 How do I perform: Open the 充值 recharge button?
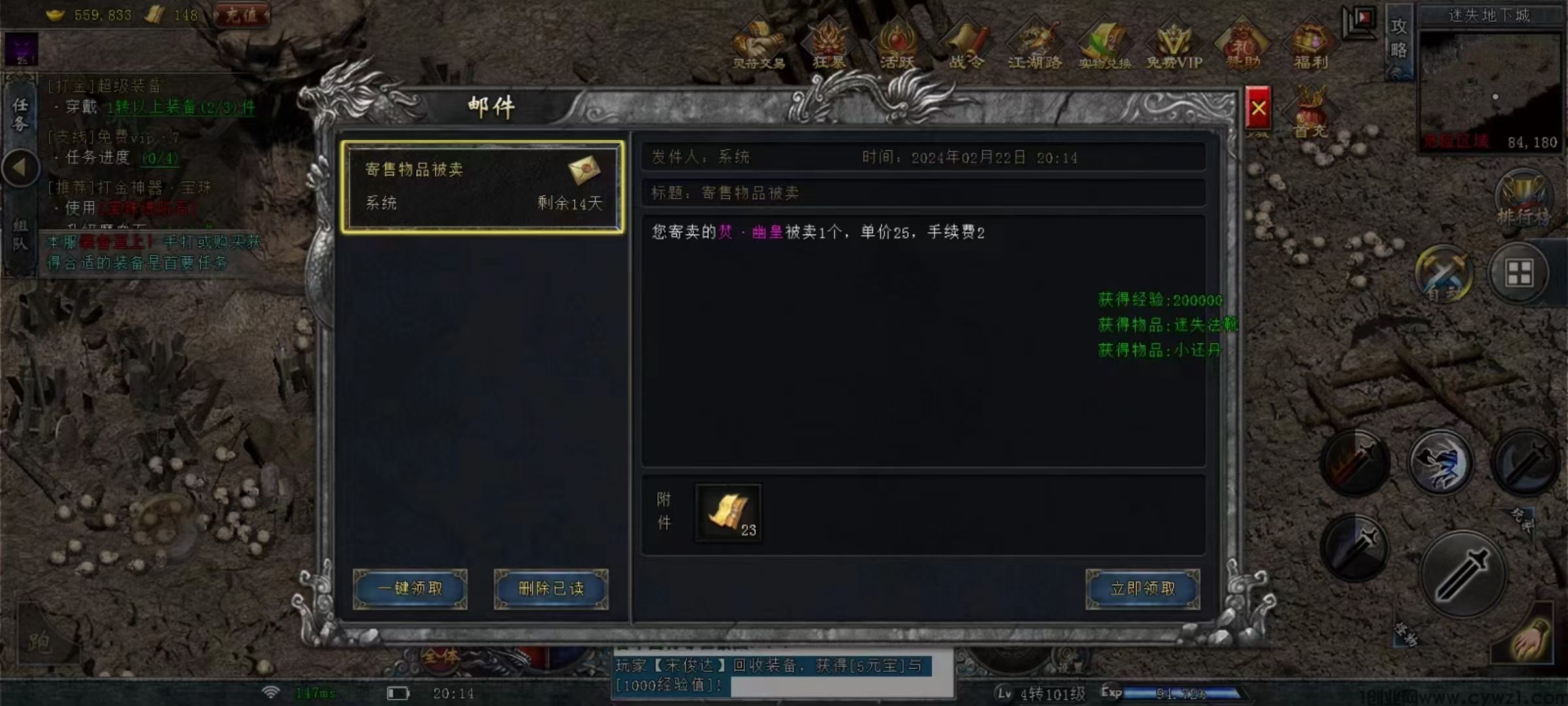[x=242, y=14]
